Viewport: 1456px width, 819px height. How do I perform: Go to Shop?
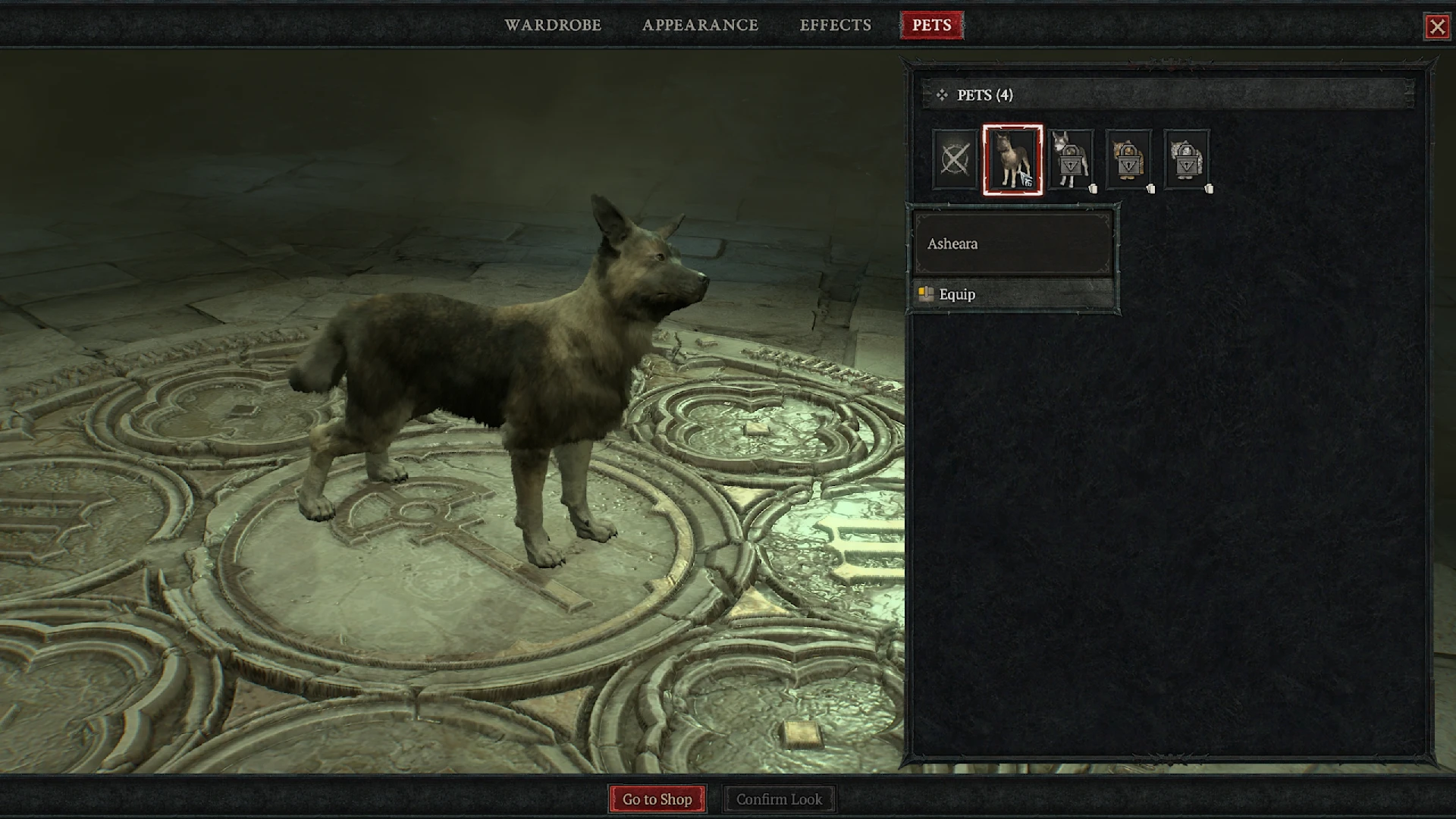tap(657, 799)
